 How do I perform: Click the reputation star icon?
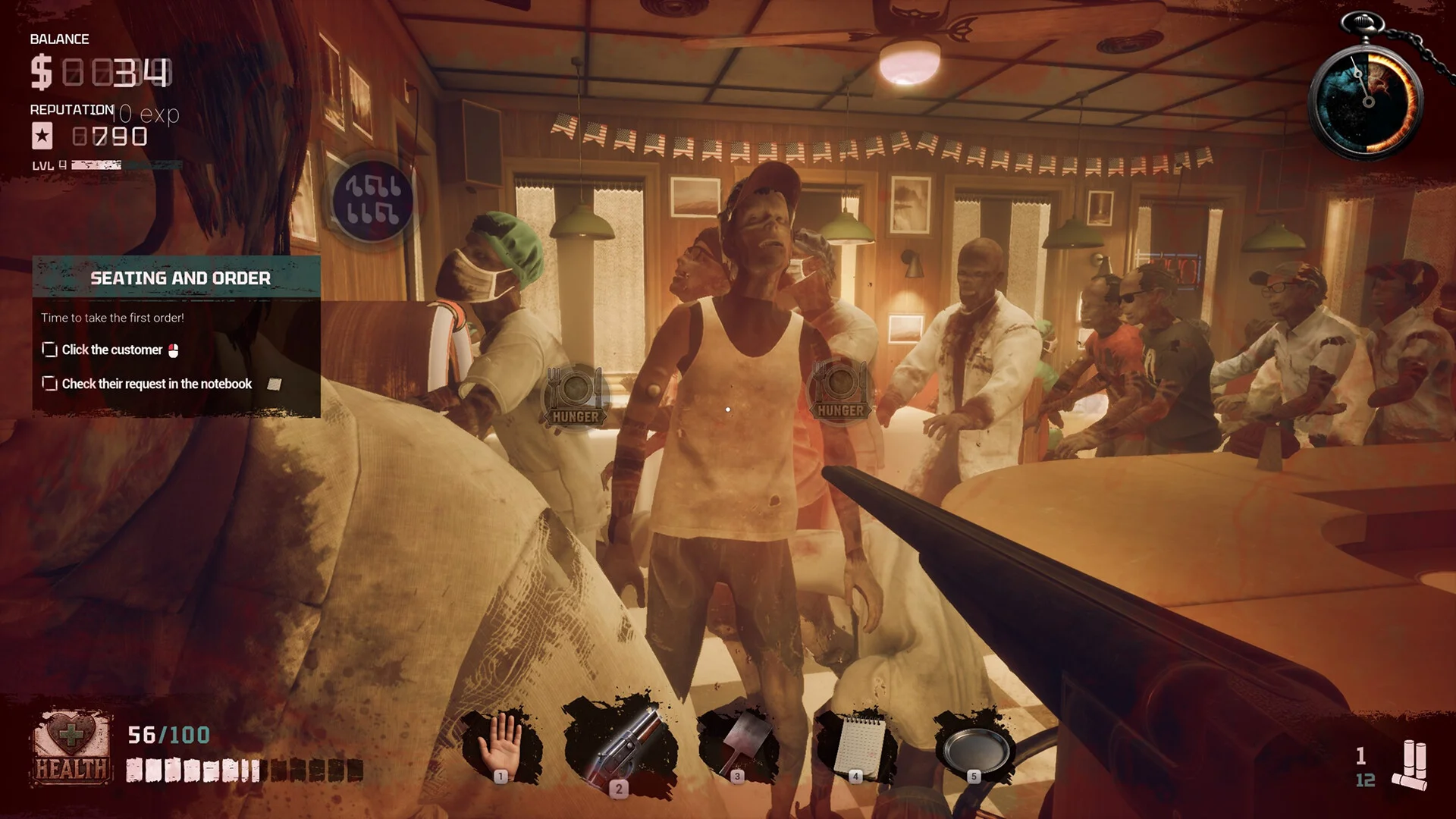click(42, 136)
